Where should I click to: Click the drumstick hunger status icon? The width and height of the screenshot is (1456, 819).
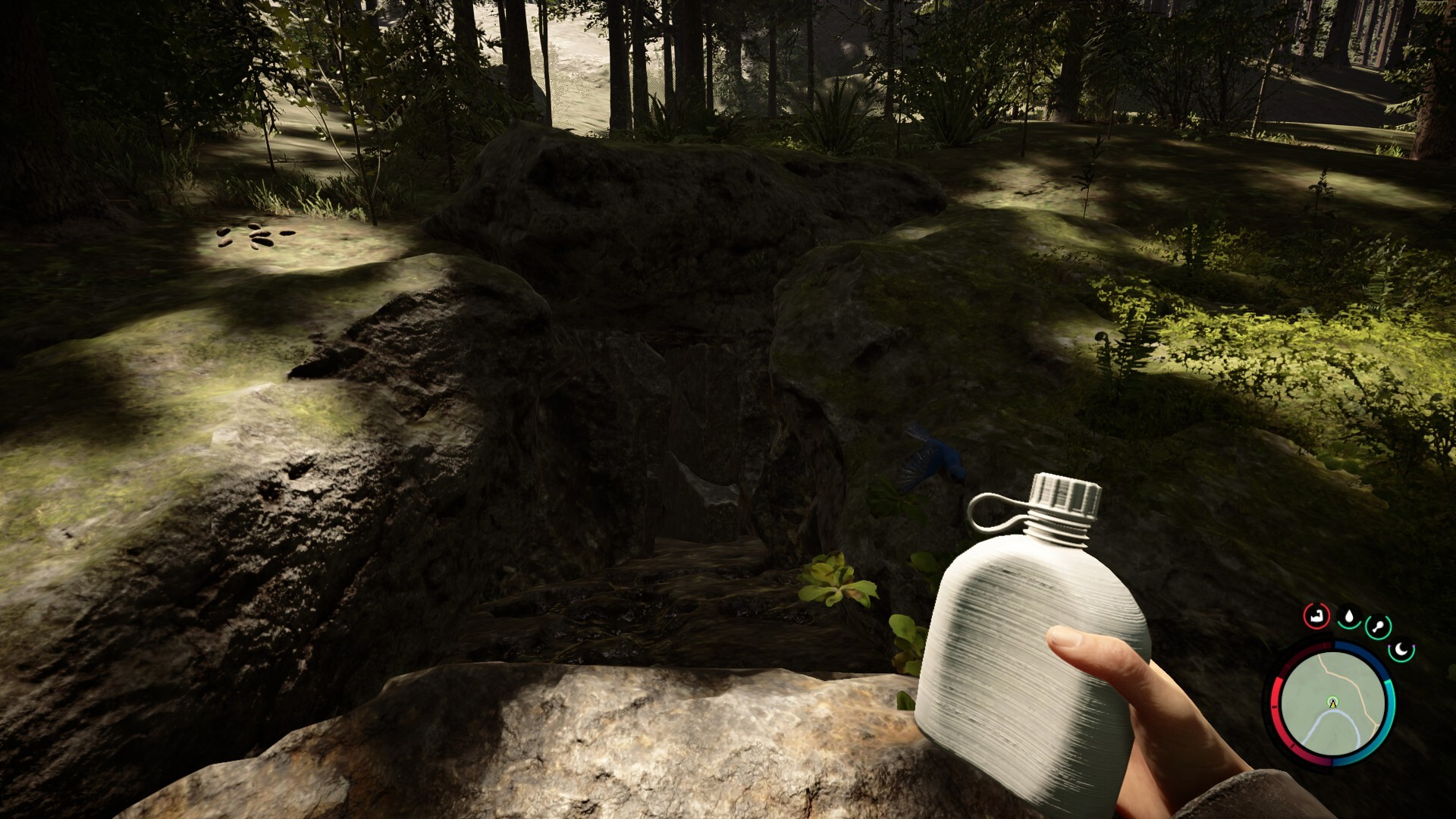[1379, 626]
